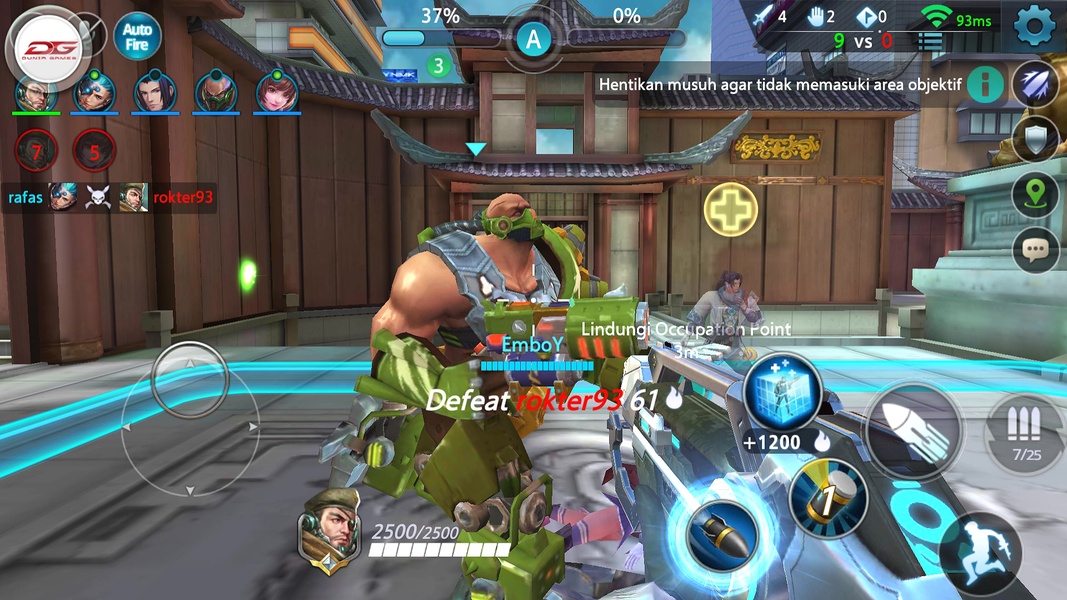
Task: Activate the blue cube skill
Action: point(782,391)
